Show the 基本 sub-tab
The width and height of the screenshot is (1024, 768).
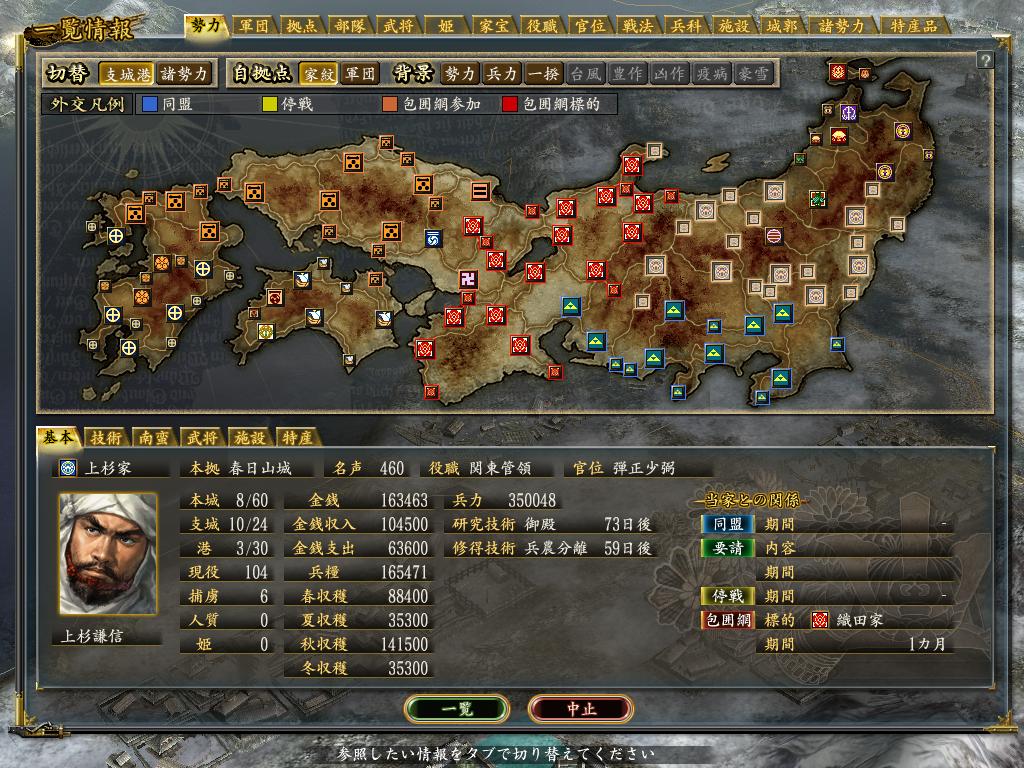coord(57,437)
